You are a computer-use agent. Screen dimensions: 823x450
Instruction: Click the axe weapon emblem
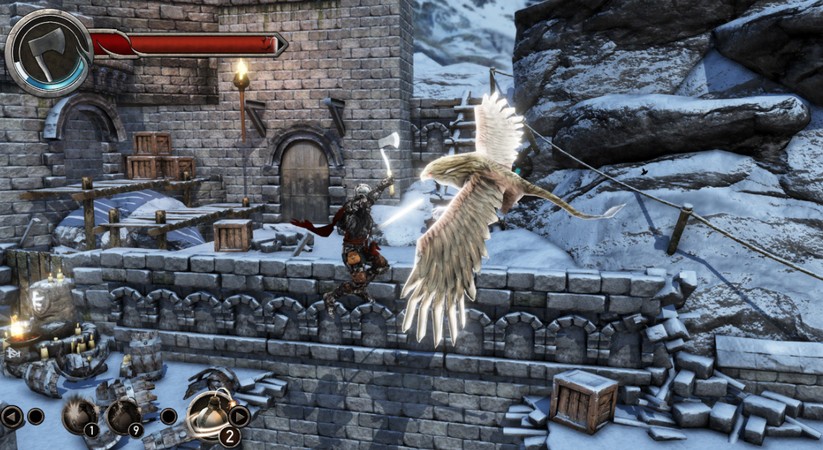pyautogui.click(x=47, y=52)
